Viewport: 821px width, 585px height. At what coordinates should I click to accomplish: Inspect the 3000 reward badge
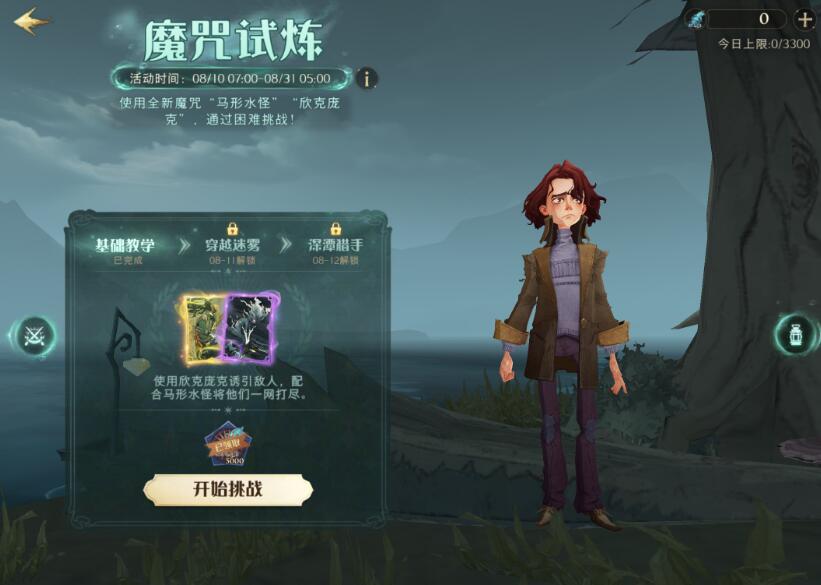(x=227, y=446)
